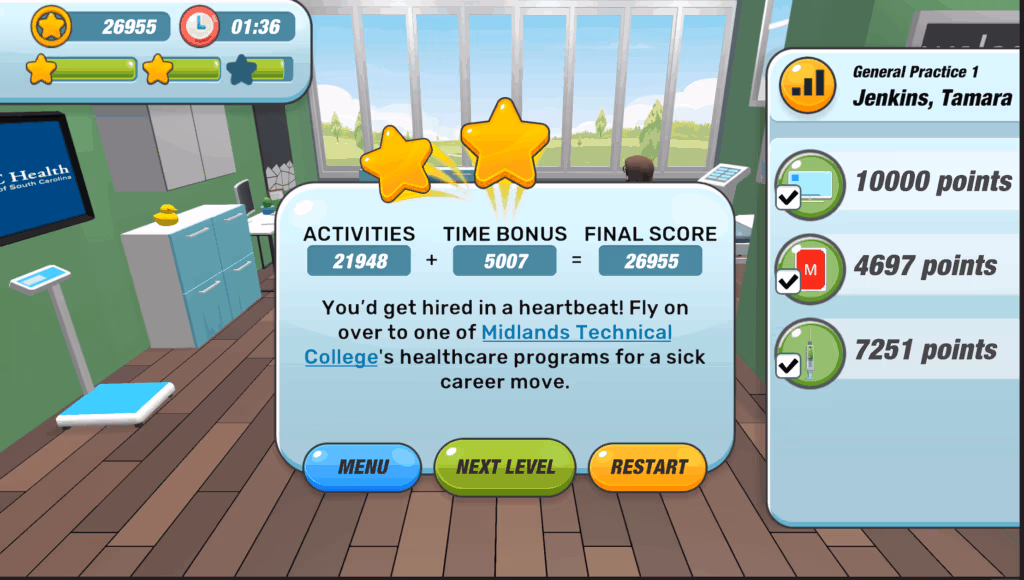The image size is (1024, 580).
Task: Proceed with the green NEXT LEVEL button
Action: (505, 467)
